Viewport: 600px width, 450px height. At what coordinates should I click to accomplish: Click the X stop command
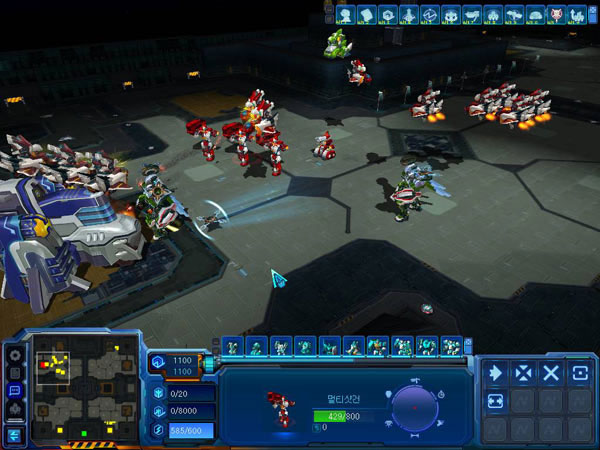[x=551, y=372]
